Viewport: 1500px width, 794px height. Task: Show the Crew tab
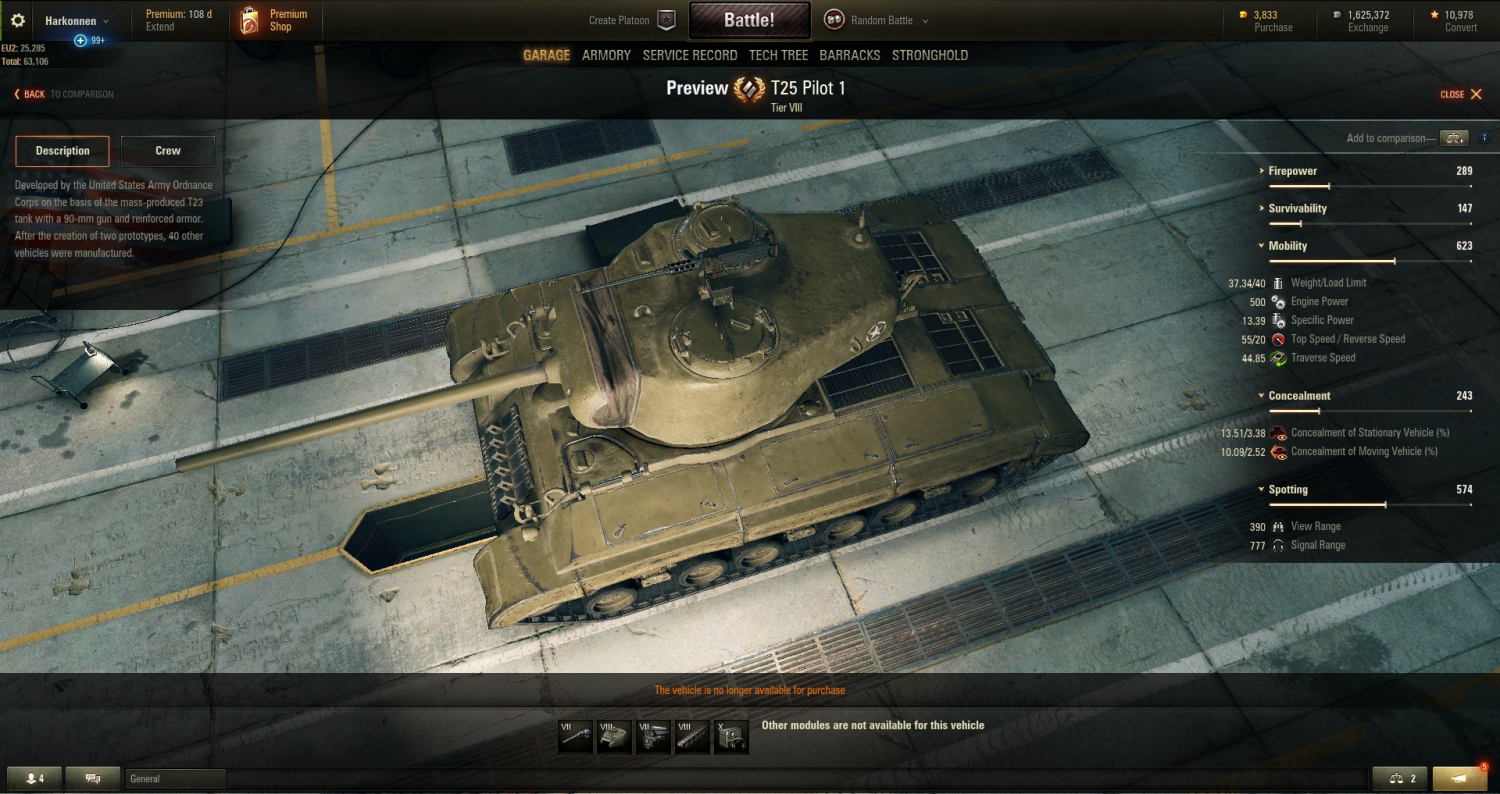(x=168, y=151)
